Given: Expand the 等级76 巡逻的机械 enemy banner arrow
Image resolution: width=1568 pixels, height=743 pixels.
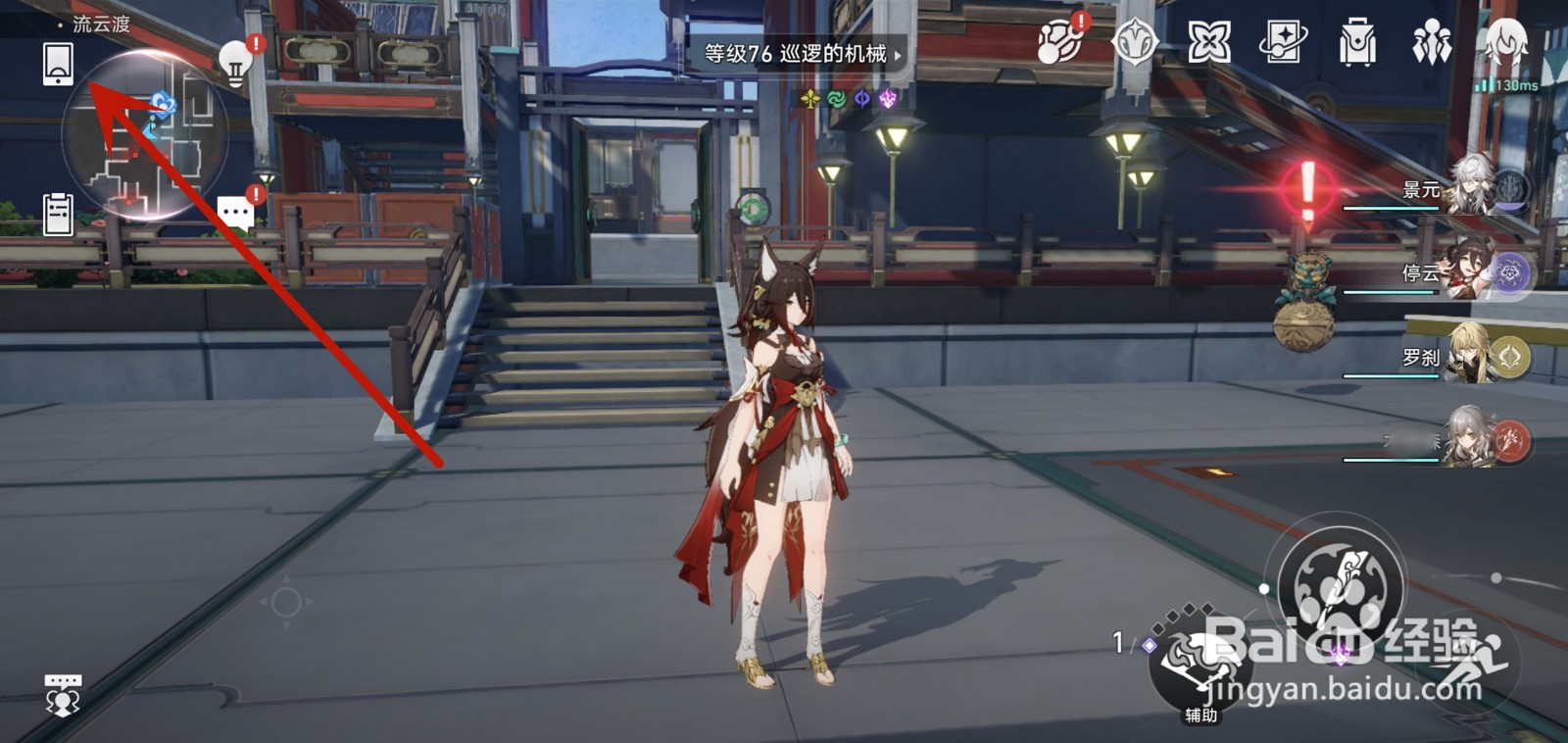Looking at the screenshot, I should tap(897, 56).
